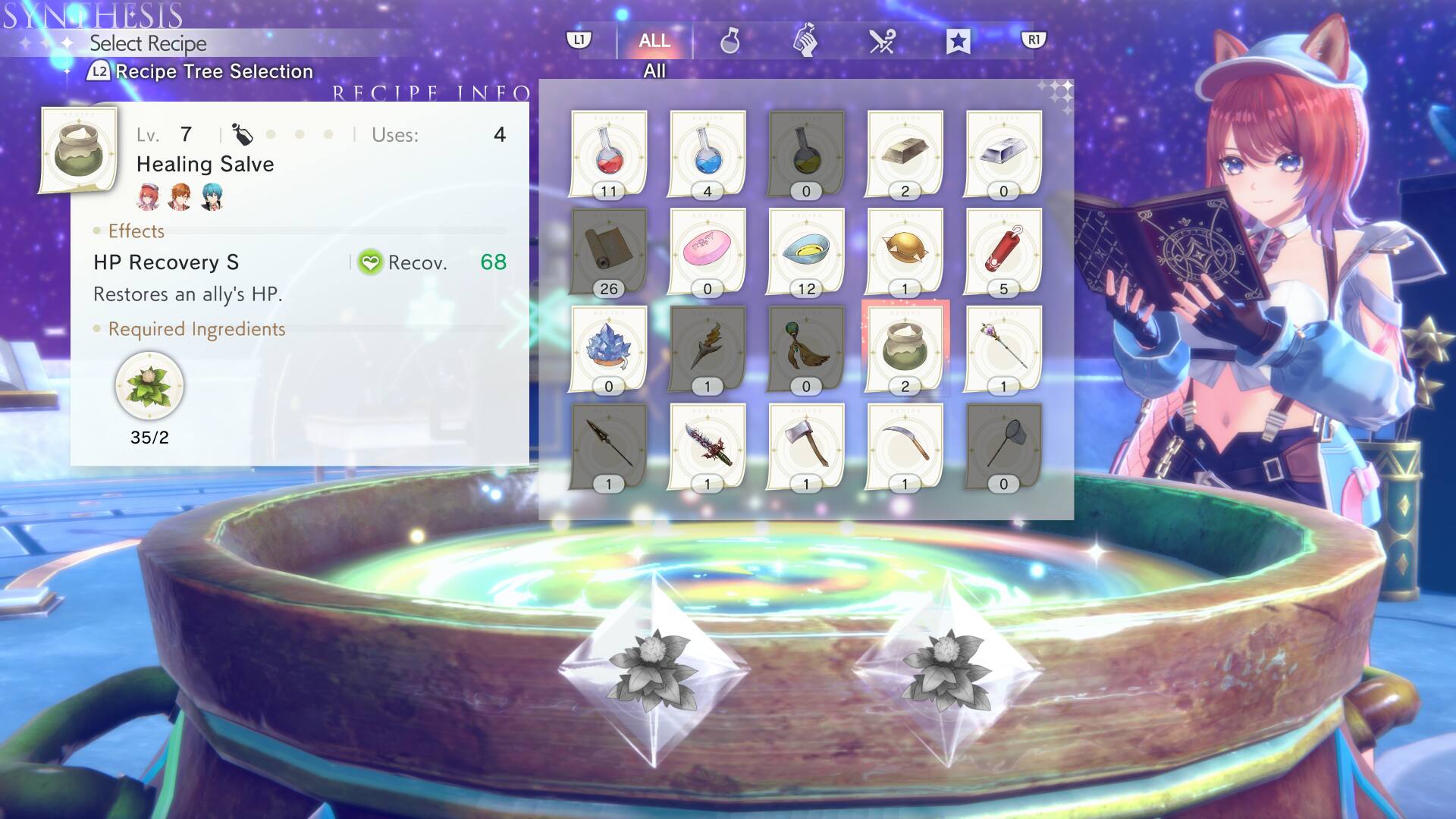The width and height of the screenshot is (1456, 819).
Task: Select the yellow flask recipe
Action: coord(806,155)
